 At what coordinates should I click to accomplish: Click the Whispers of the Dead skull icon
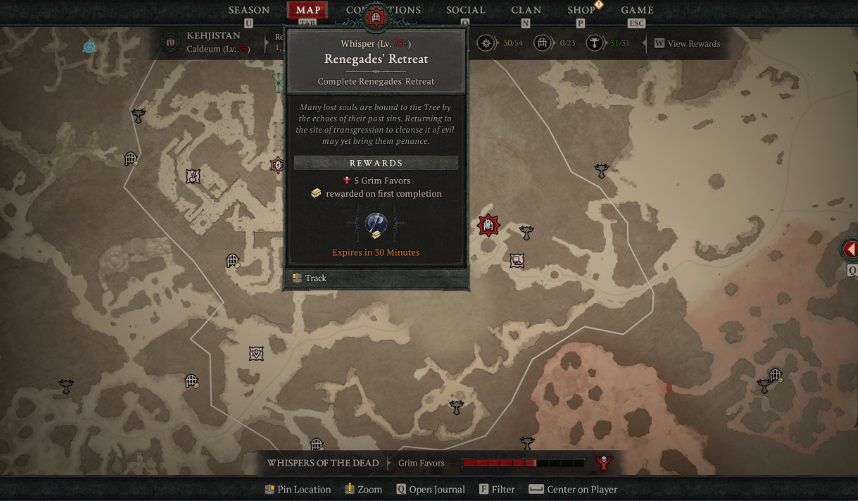(x=604, y=463)
